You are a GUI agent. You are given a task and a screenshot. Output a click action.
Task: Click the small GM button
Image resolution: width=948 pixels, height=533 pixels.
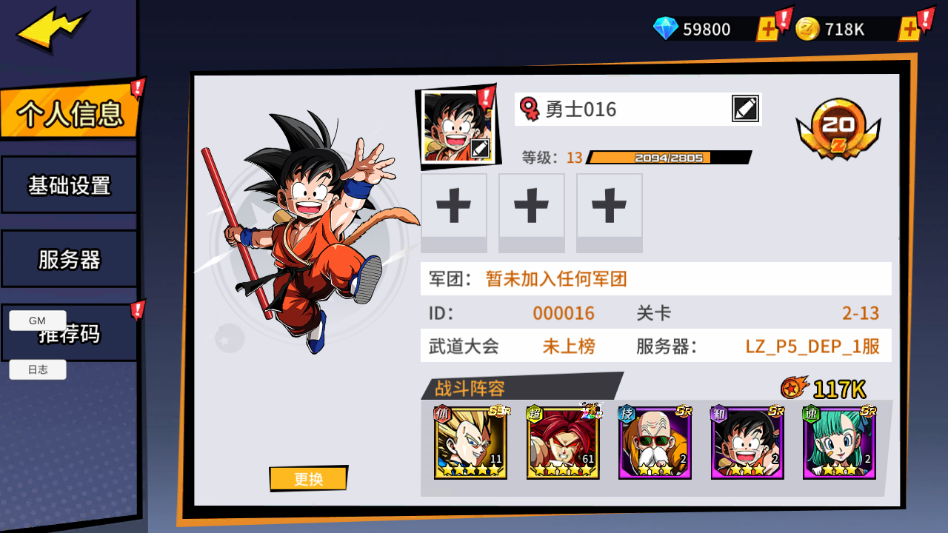pos(37,321)
